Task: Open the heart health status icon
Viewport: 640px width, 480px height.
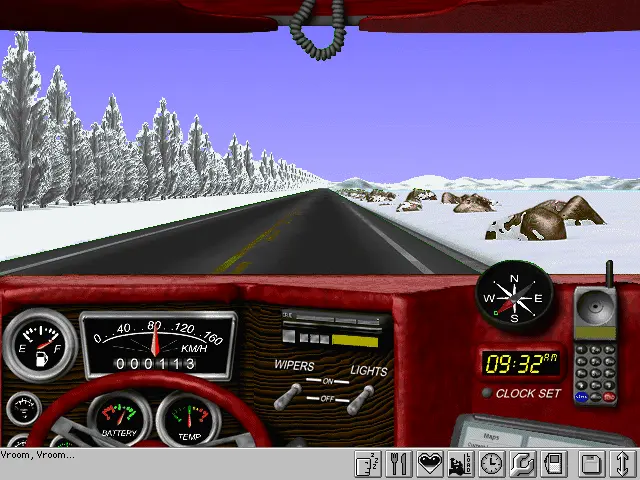Action: click(x=430, y=464)
